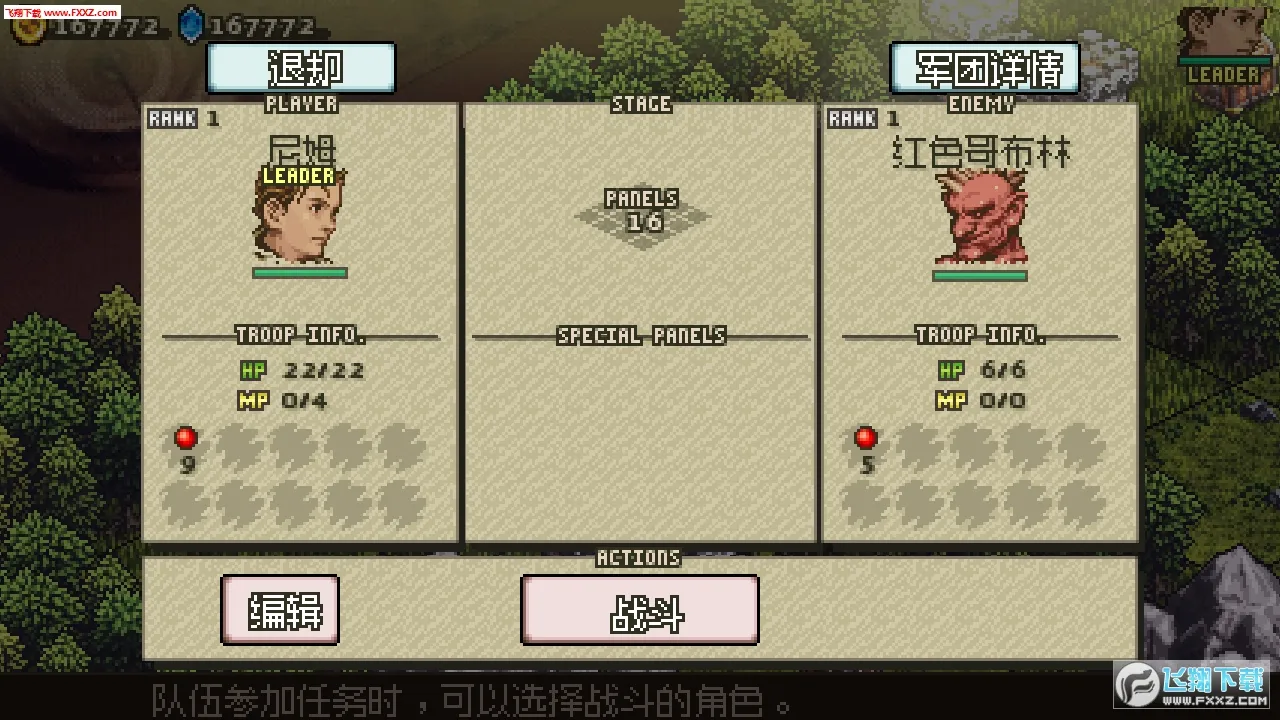Select 红色哥布林 enemy portrait
The image size is (1280, 720).
pos(978,216)
